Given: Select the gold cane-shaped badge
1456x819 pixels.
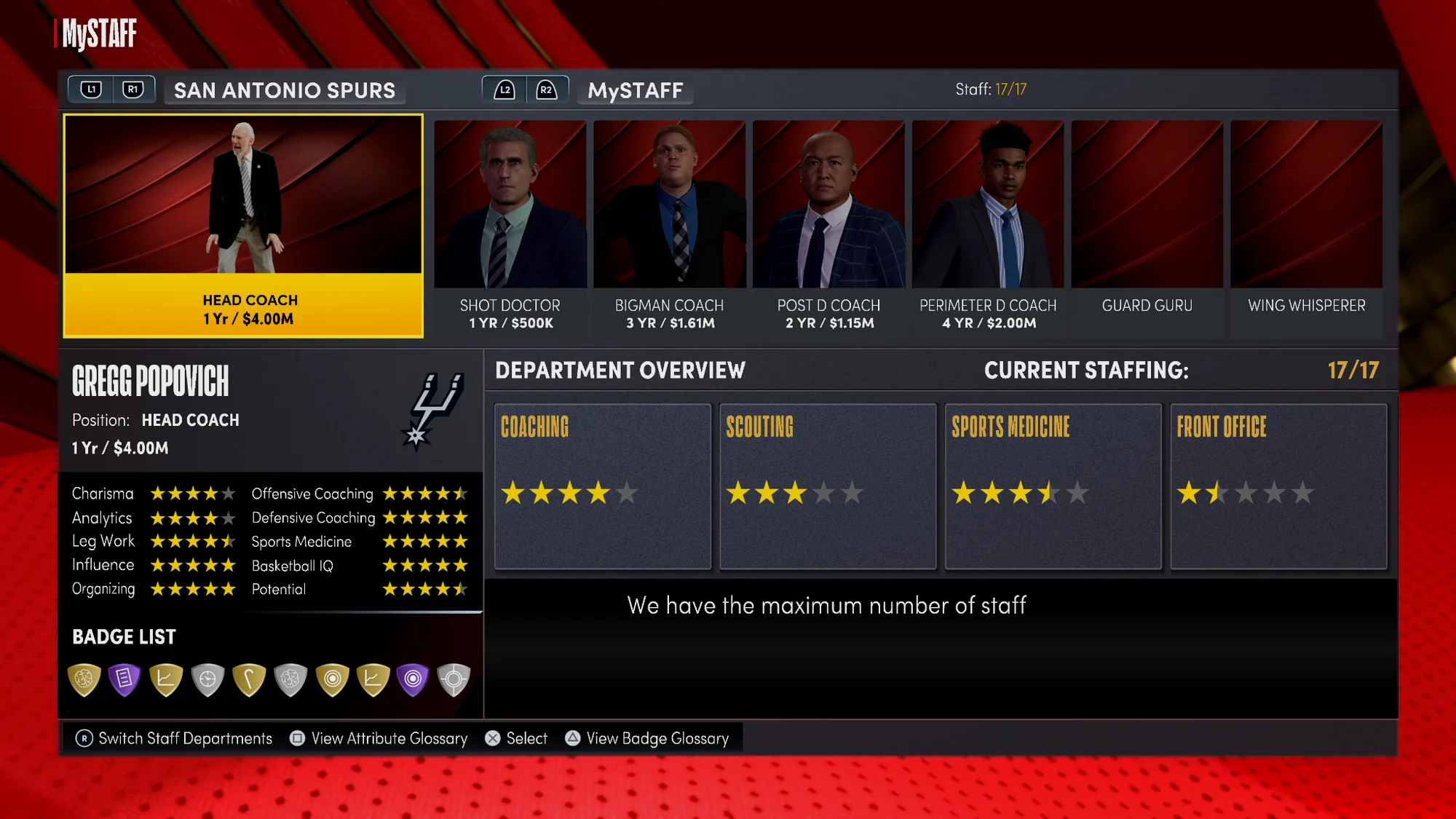Looking at the screenshot, I should (248, 678).
